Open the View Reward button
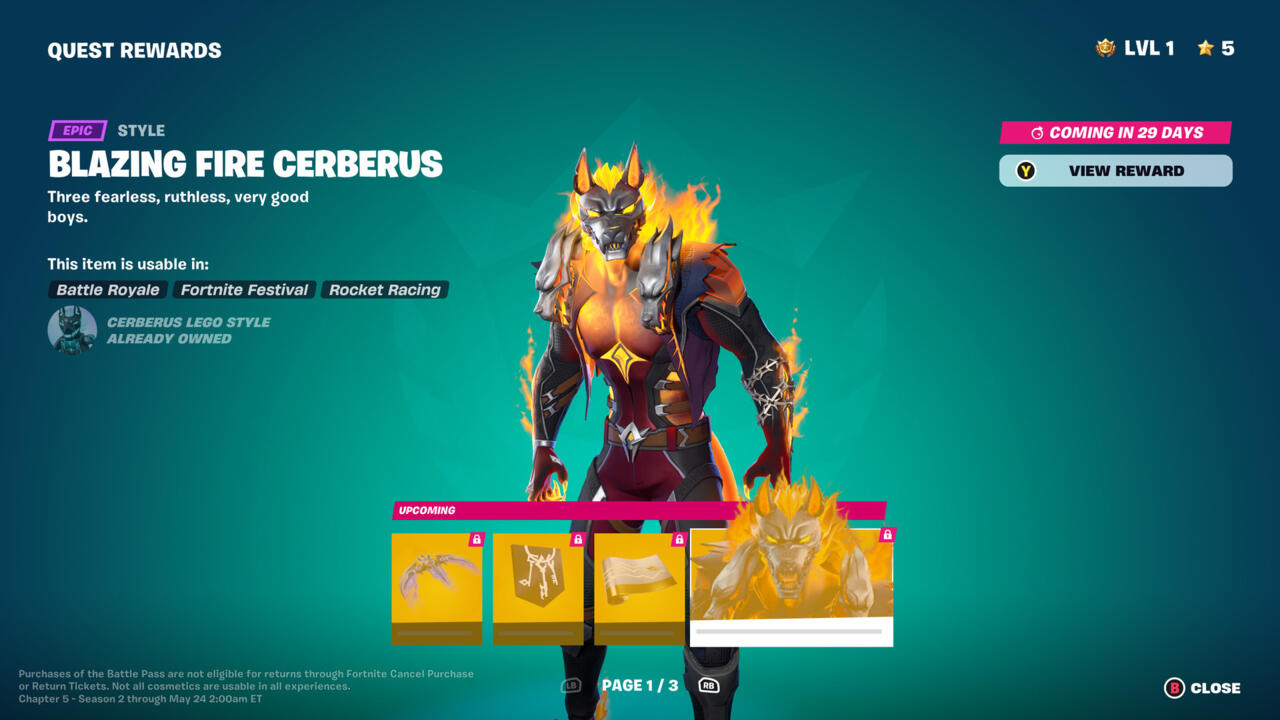The image size is (1280, 720). click(1115, 171)
